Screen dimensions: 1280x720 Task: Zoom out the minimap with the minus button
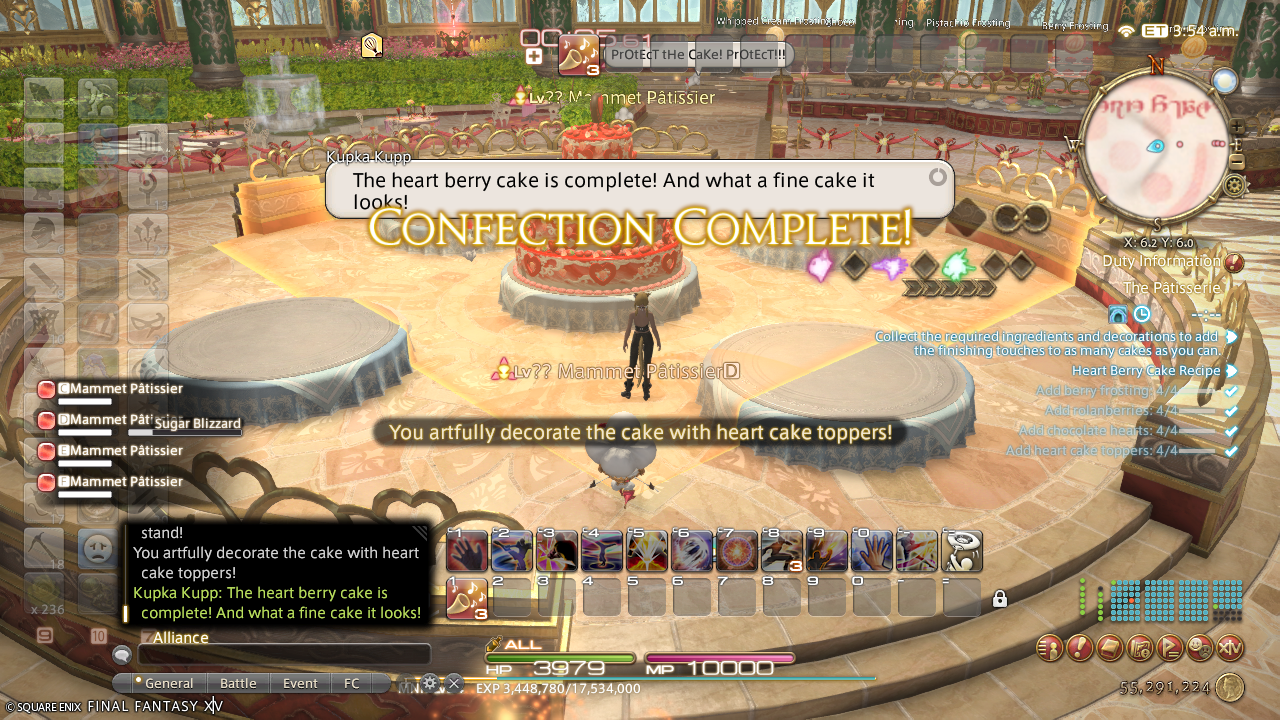1237,161
